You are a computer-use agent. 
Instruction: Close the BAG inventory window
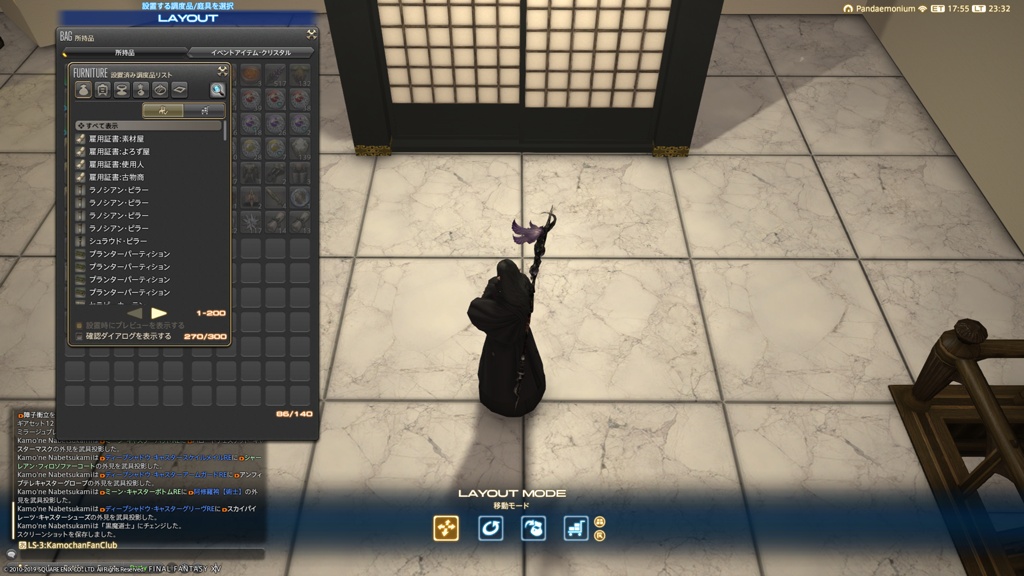[311, 34]
